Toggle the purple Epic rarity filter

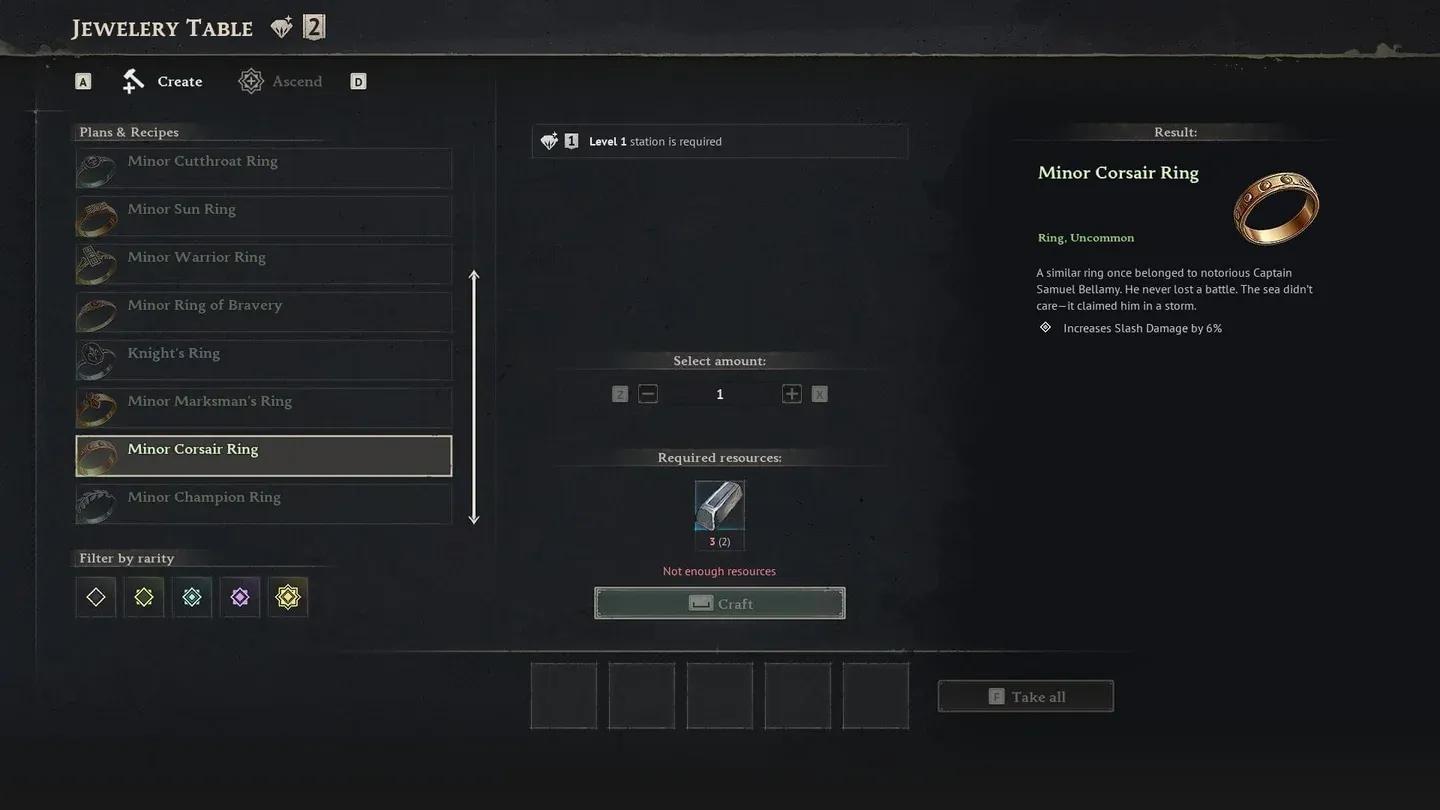(239, 596)
